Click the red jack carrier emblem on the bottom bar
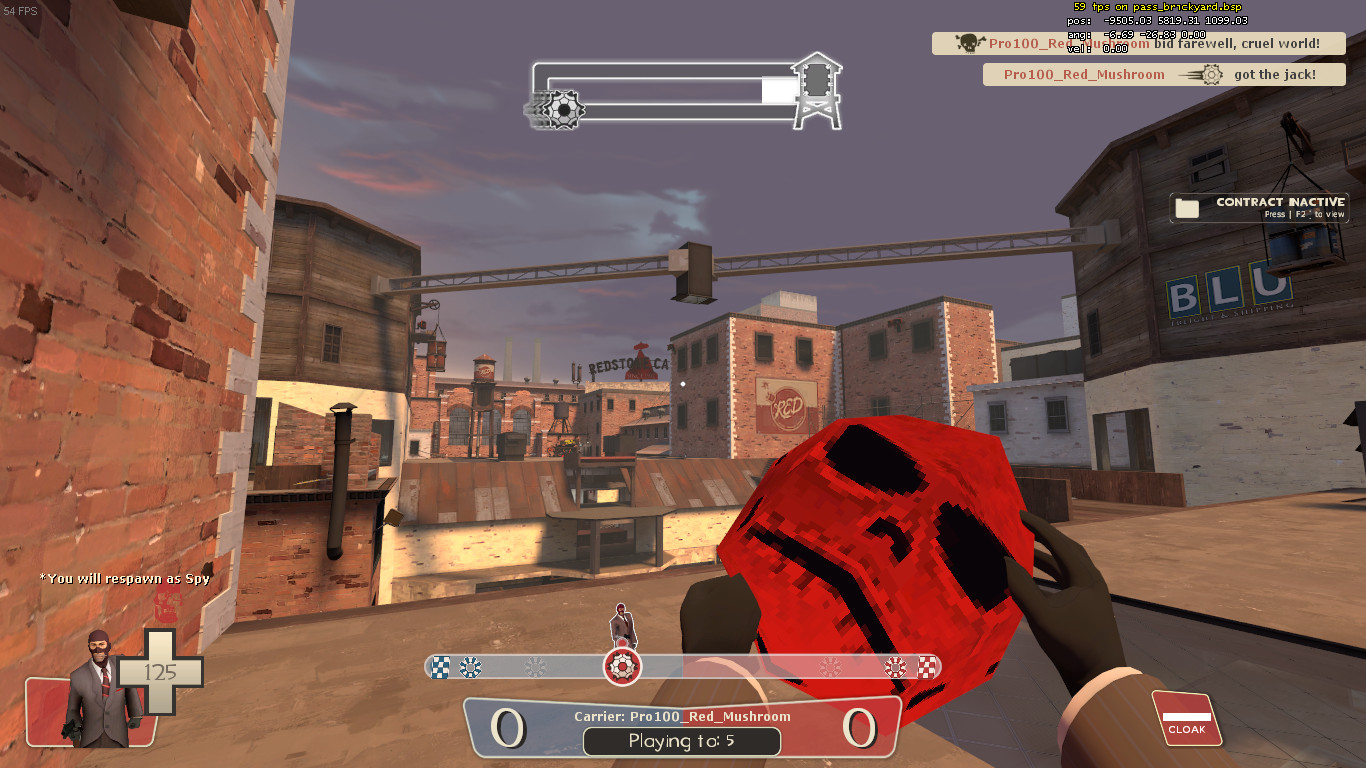 tap(623, 665)
